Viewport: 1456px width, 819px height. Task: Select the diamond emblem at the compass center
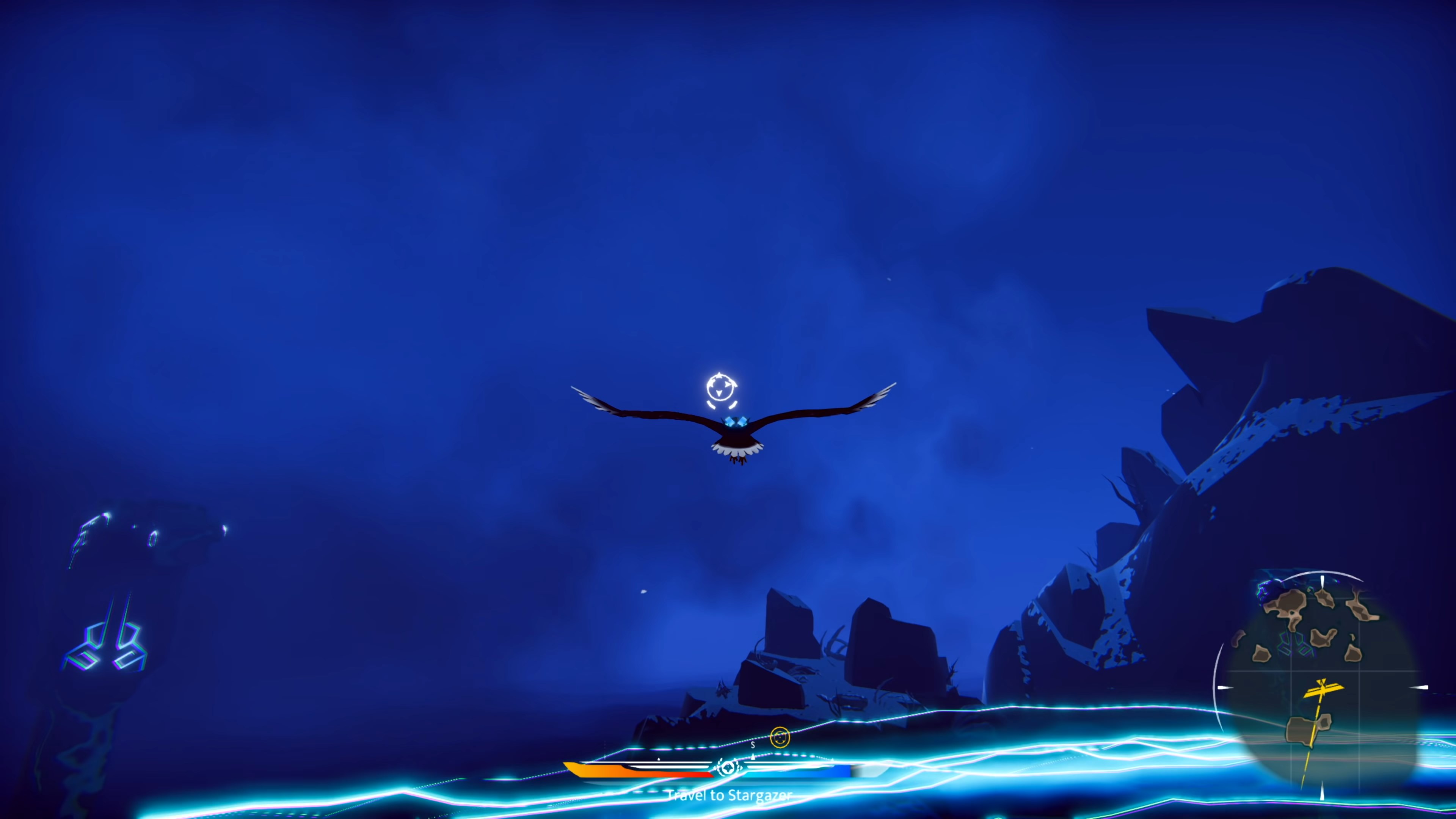[x=728, y=769]
